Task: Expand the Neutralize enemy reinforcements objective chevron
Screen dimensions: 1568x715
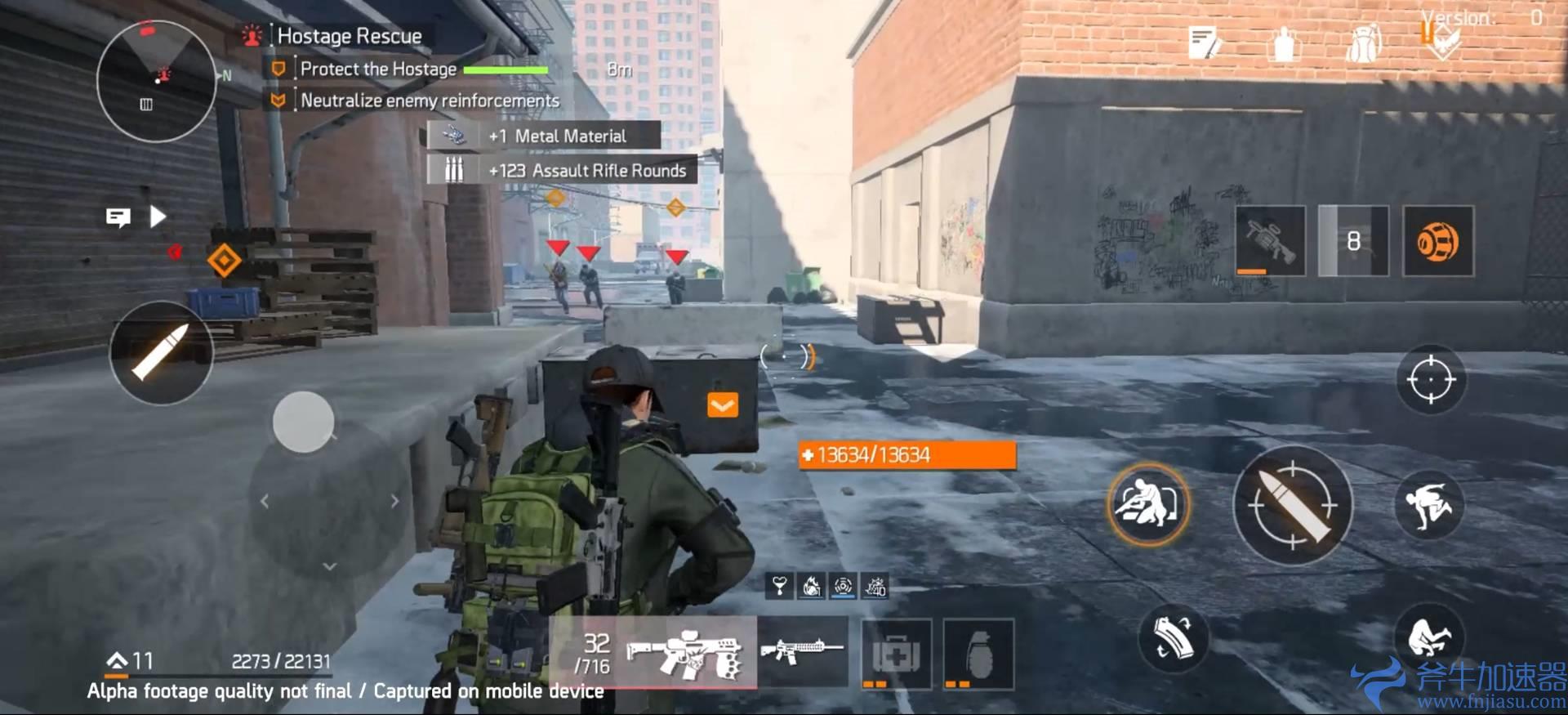Action: (278, 101)
